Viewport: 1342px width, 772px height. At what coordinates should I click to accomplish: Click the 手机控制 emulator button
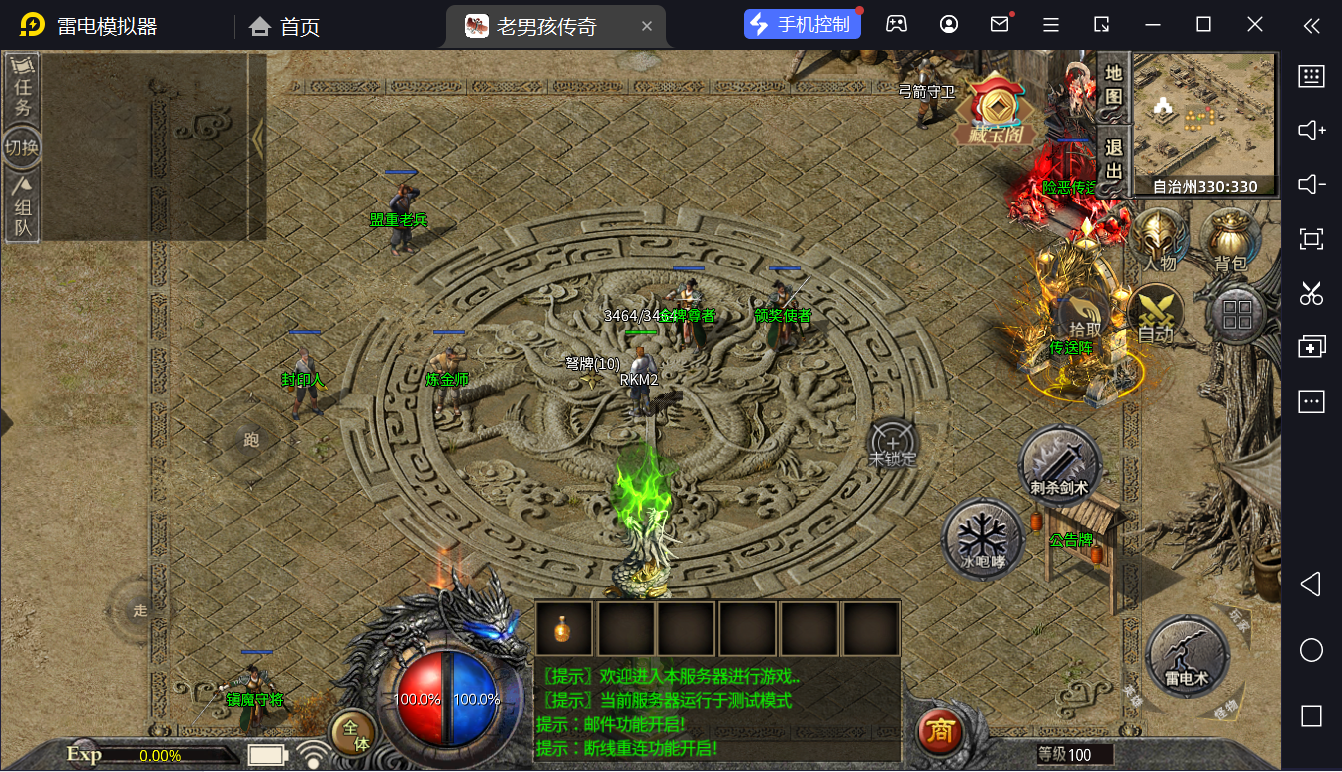[802, 25]
